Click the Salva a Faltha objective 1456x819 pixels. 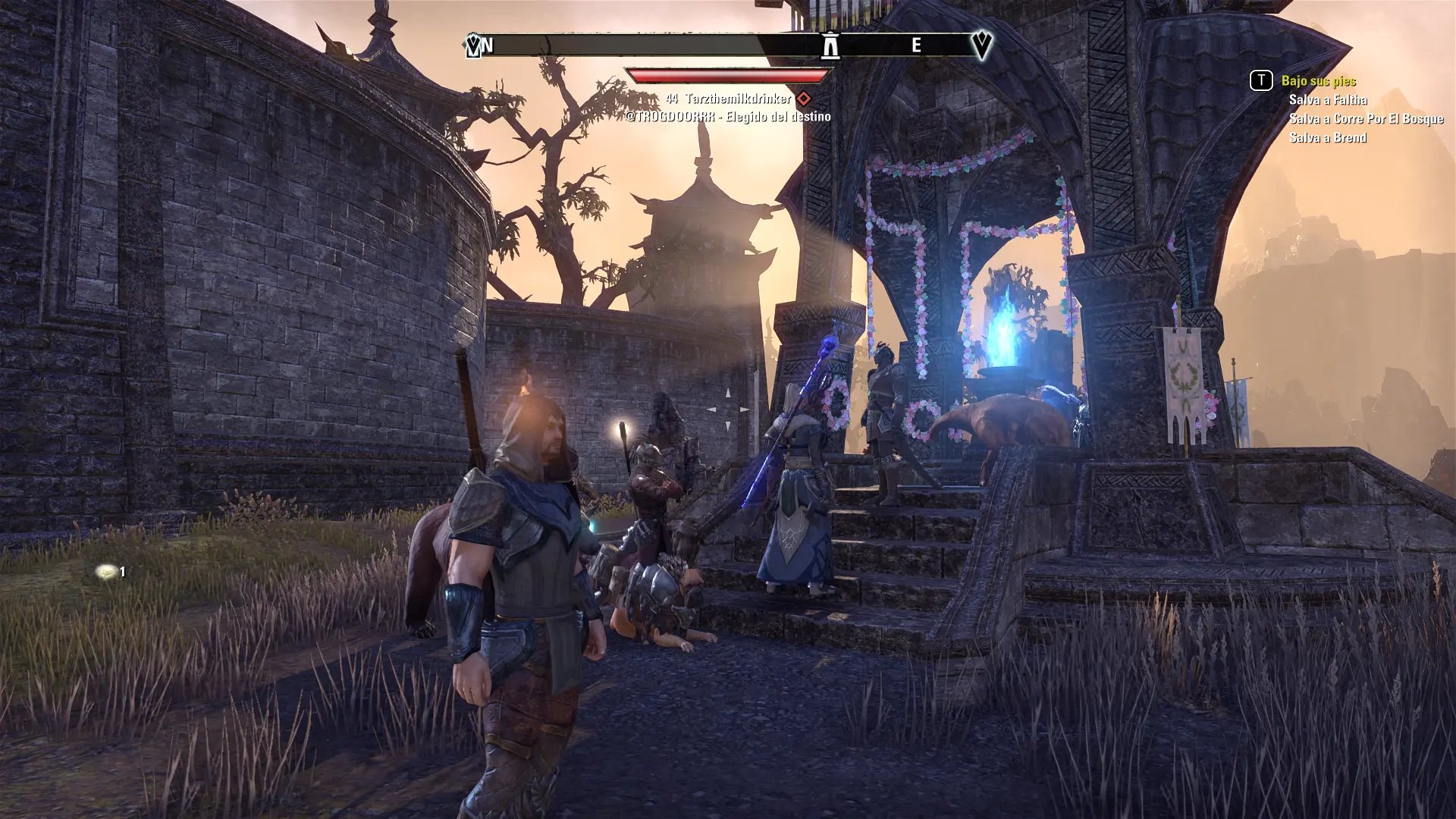pos(1328,100)
